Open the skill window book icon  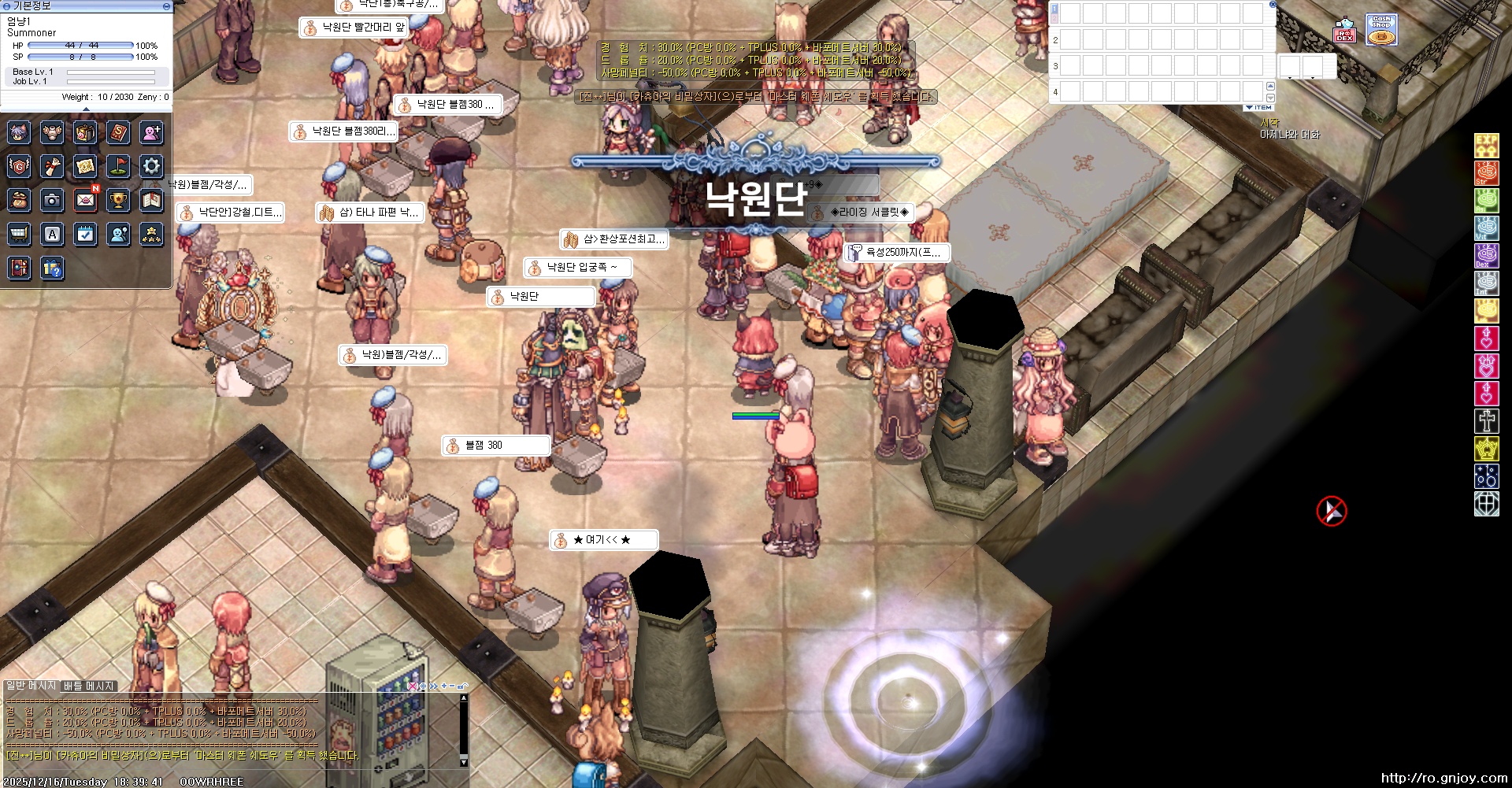(x=118, y=133)
